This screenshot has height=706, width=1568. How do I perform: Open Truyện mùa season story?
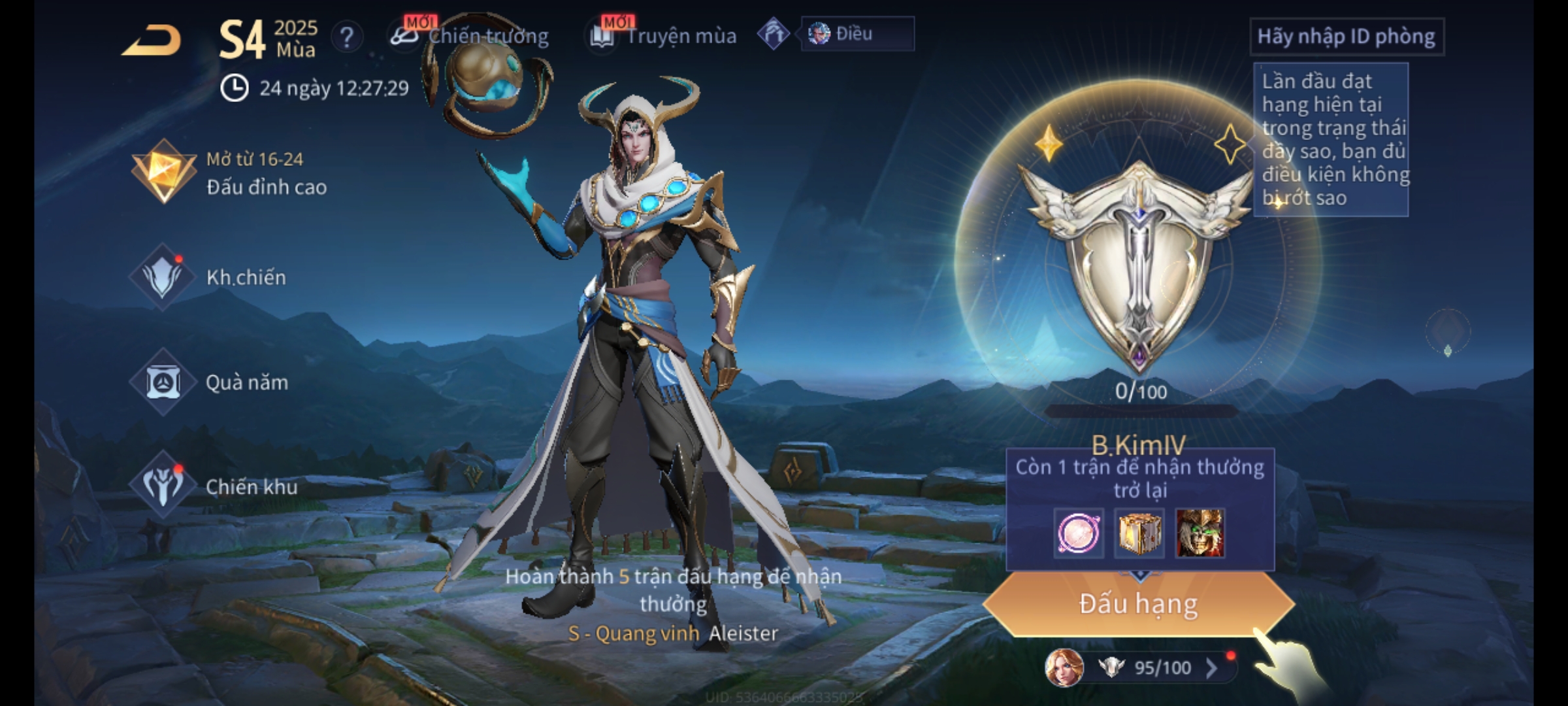point(664,36)
